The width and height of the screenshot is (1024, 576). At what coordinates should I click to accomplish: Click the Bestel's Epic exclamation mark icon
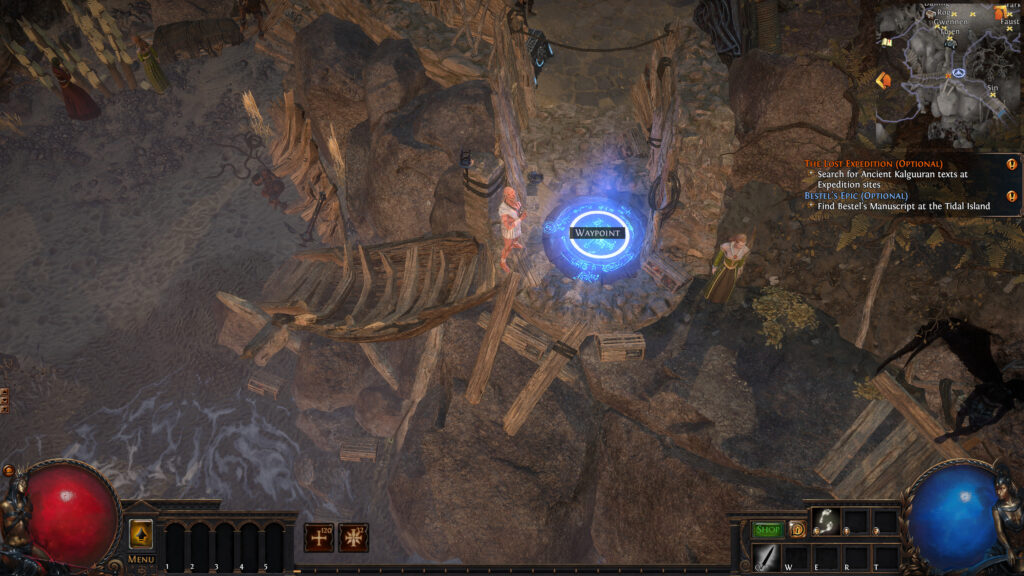coord(1012,196)
